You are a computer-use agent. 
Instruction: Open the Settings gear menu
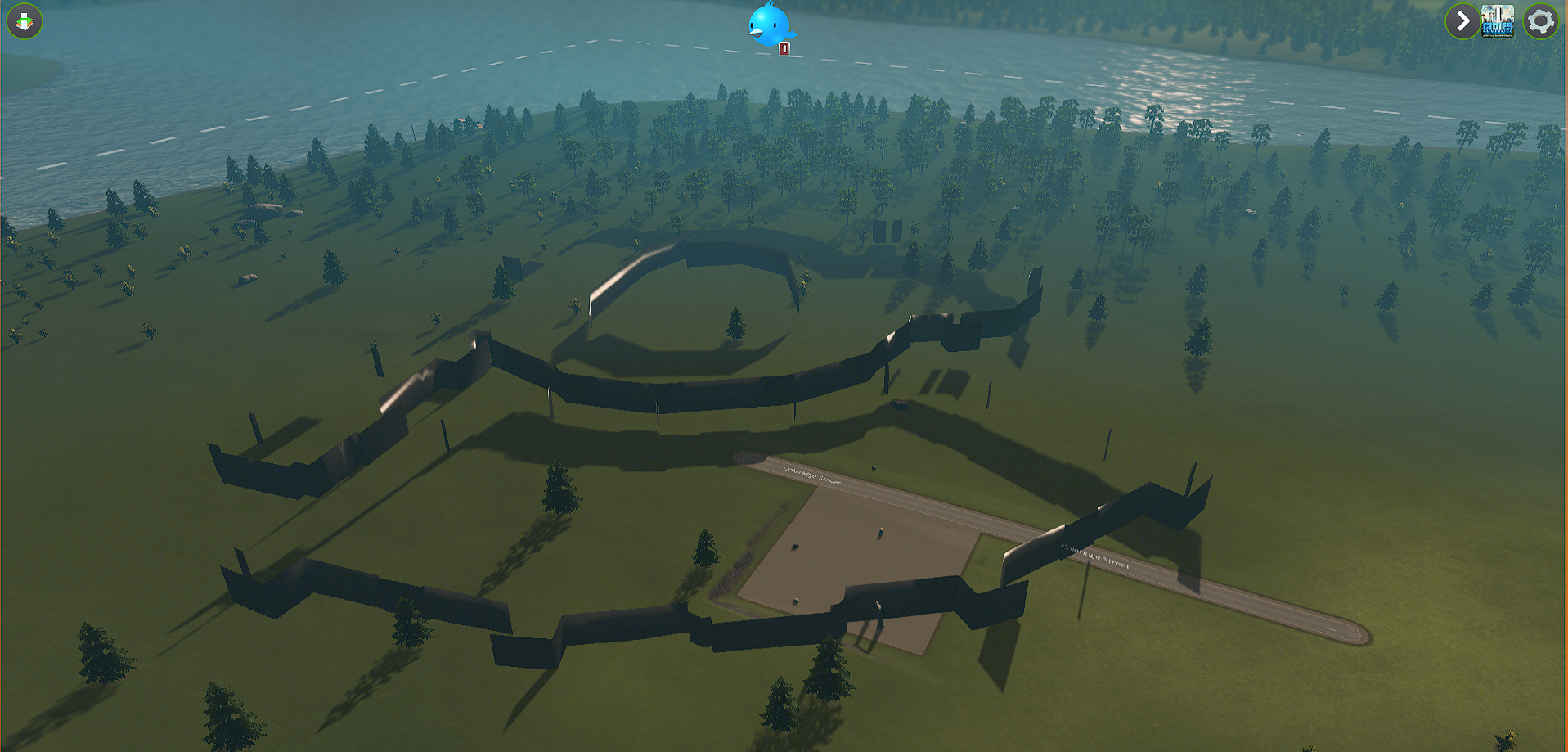point(1540,20)
